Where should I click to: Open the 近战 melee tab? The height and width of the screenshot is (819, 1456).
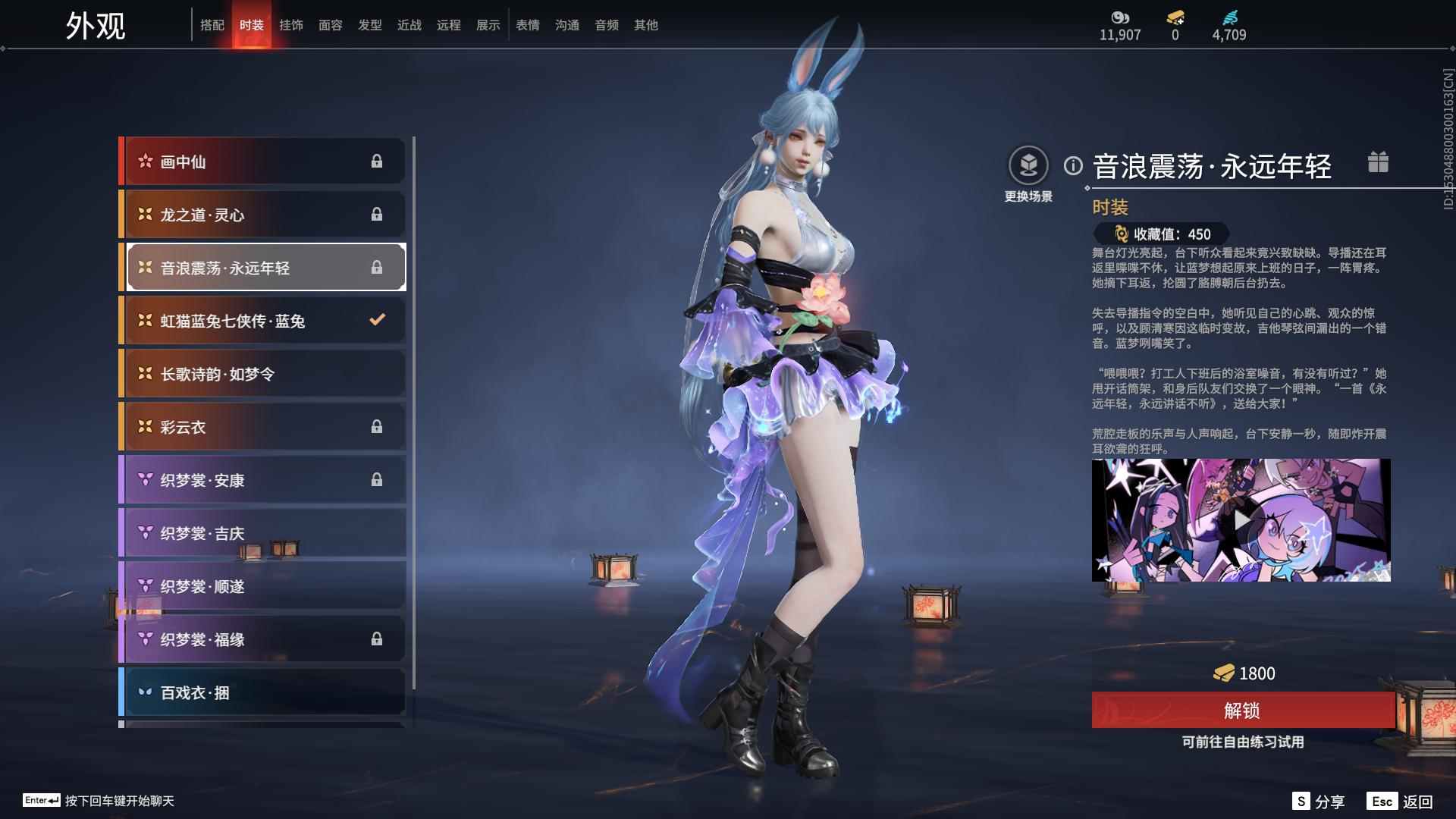pyautogui.click(x=409, y=25)
